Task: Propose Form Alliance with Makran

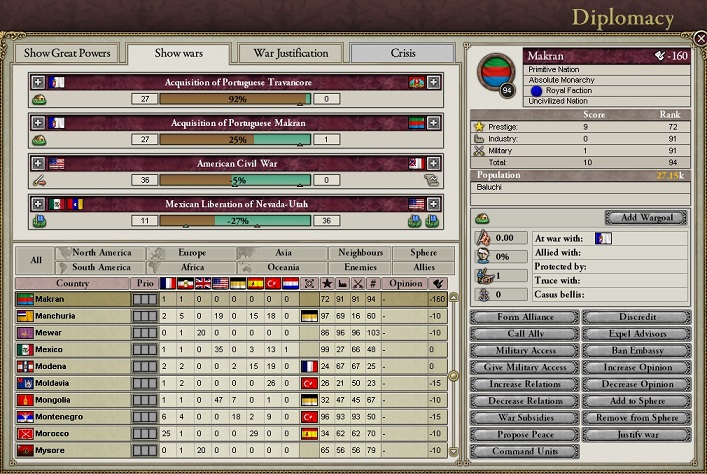Action: pos(523,317)
